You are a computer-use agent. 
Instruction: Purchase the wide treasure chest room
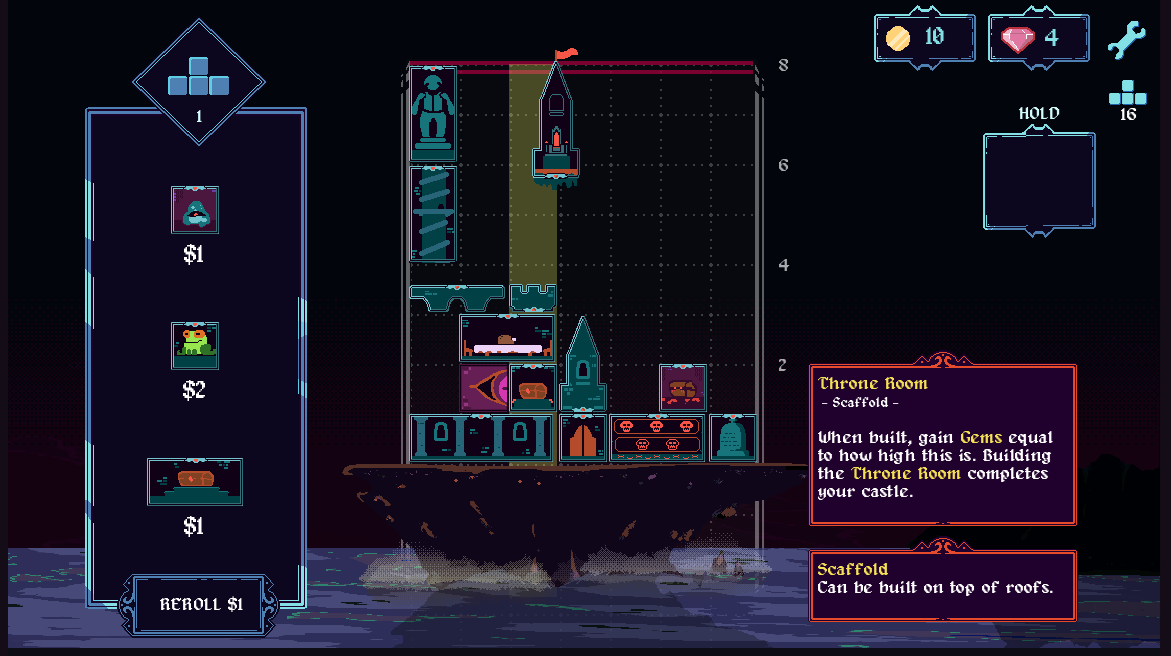pyautogui.click(x=195, y=482)
